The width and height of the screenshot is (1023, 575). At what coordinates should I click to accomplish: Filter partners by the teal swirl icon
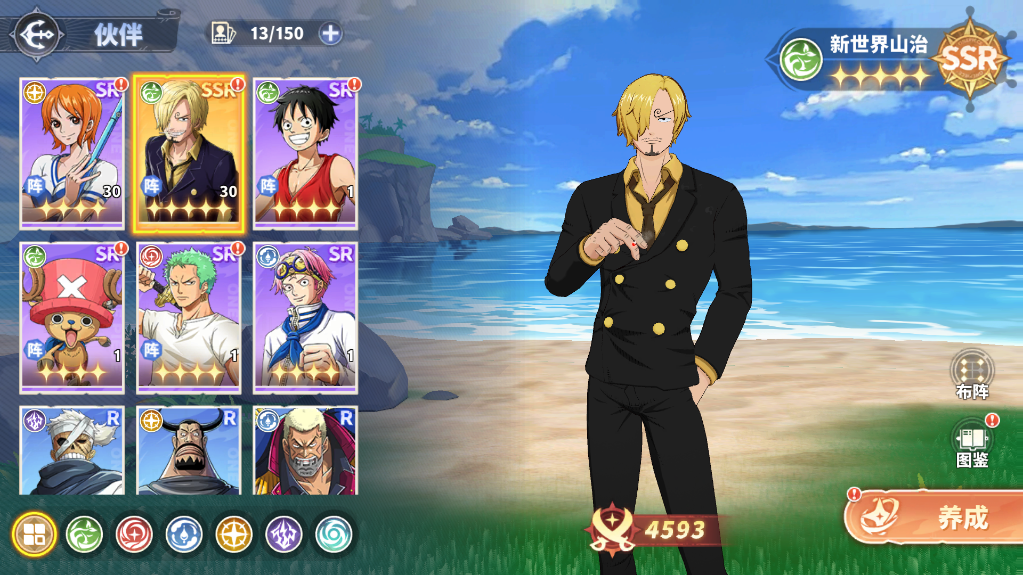click(334, 534)
